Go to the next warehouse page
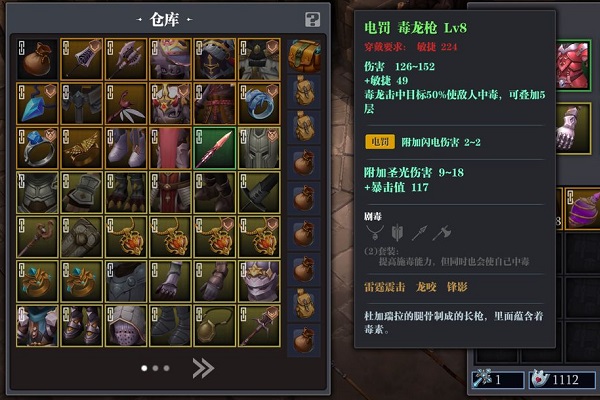 203,369
